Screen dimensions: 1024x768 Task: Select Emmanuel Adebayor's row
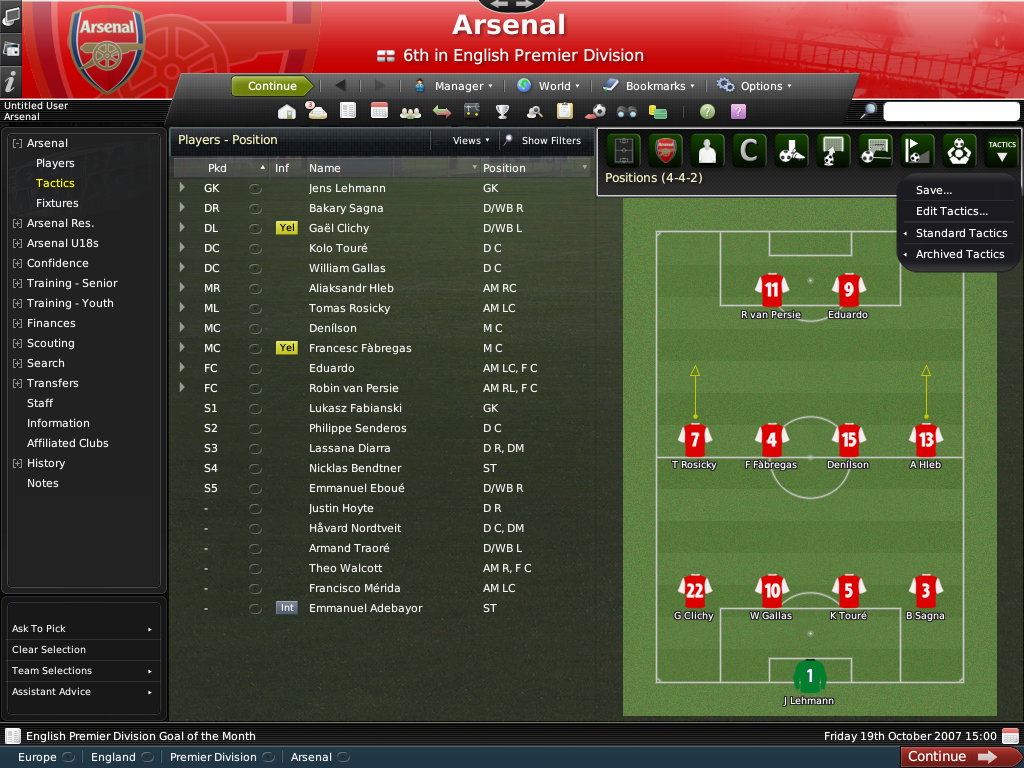(x=365, y=608)
